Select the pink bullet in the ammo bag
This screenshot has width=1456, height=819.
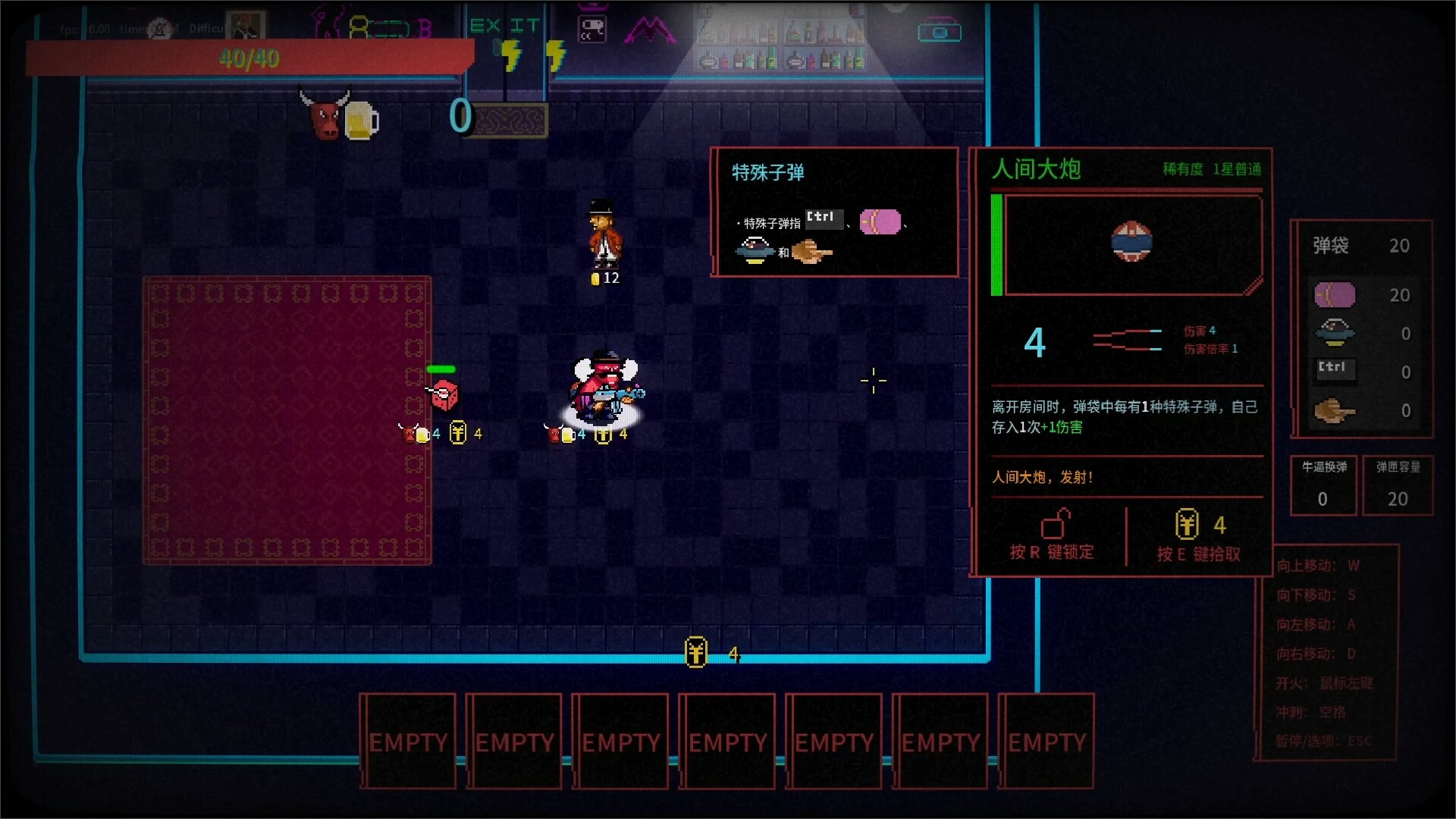click(1334, 294)
